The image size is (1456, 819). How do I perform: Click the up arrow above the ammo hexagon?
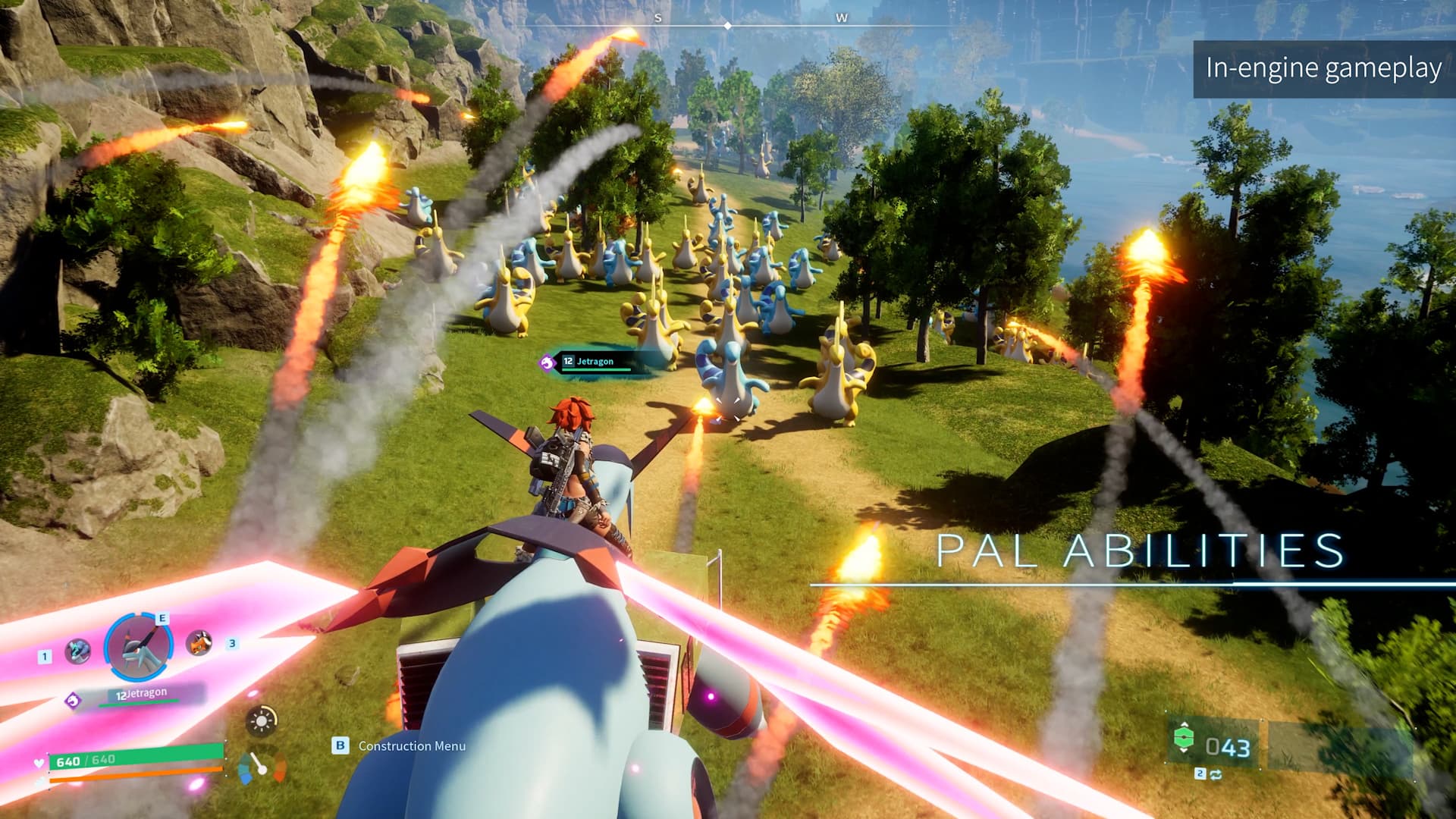(1184, 723)
